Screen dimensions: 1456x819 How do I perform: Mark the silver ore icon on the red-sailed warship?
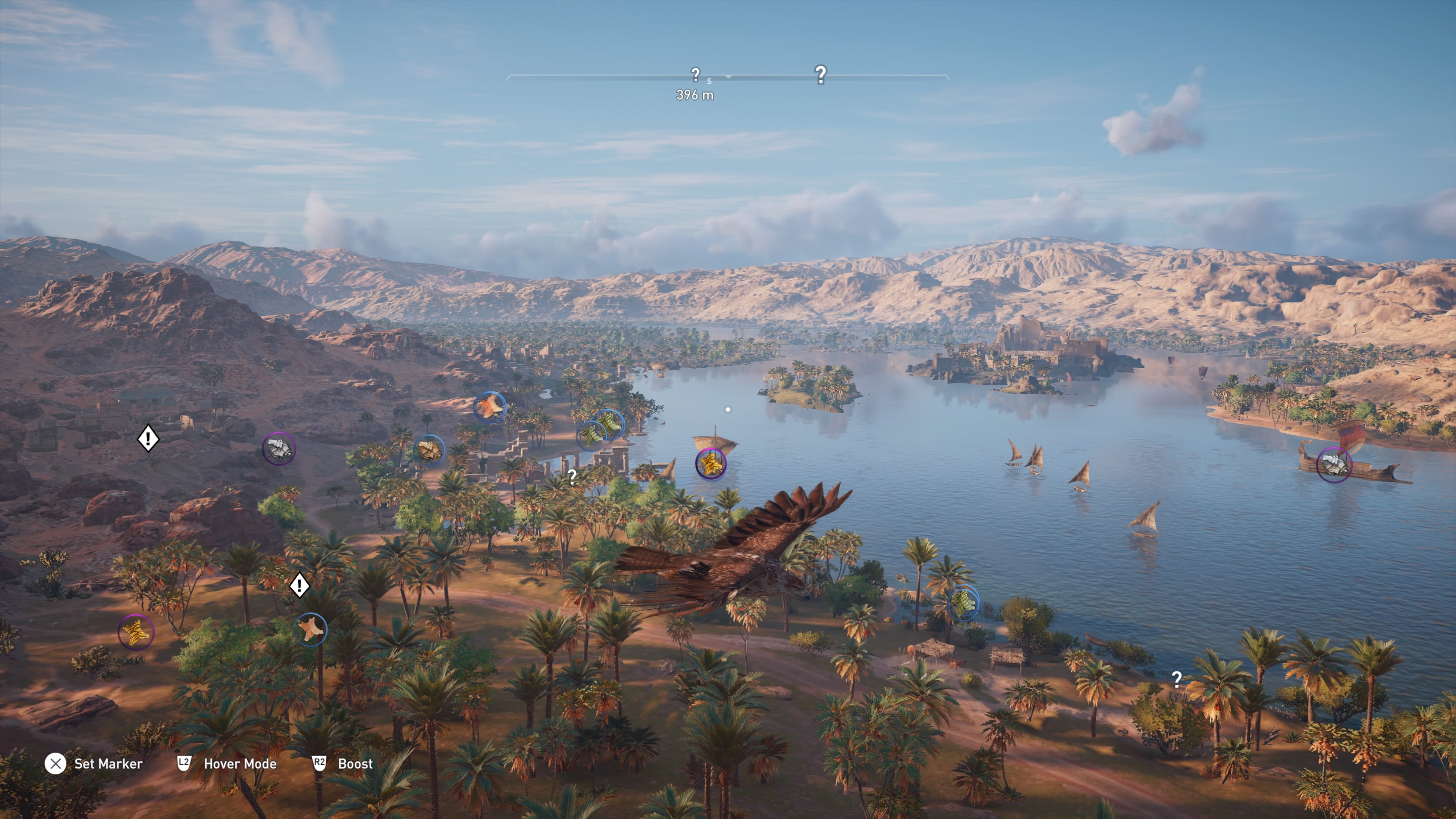[x=1334, y=464]
